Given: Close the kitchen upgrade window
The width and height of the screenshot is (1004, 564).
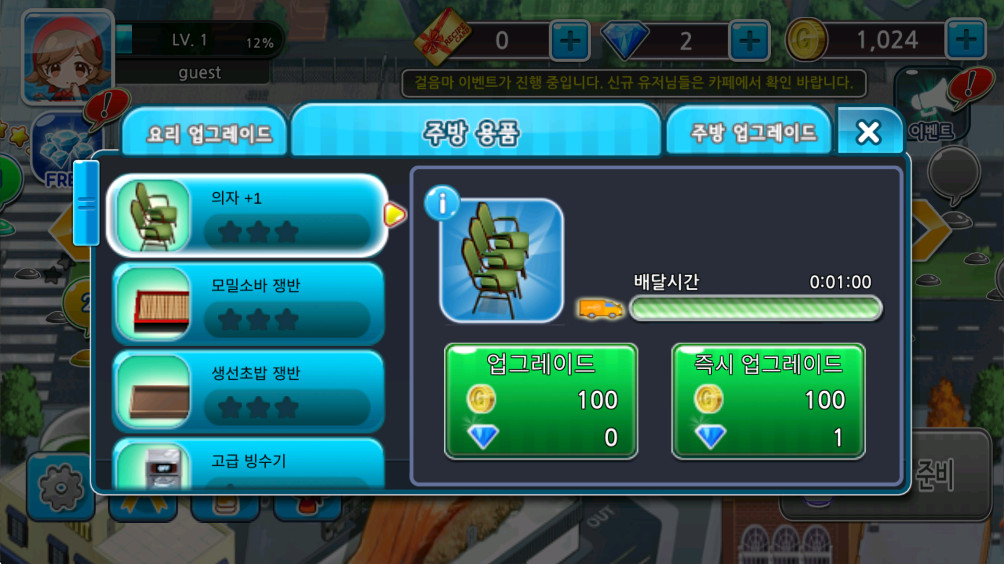Looking at the screenshot, I should (869, 132).
